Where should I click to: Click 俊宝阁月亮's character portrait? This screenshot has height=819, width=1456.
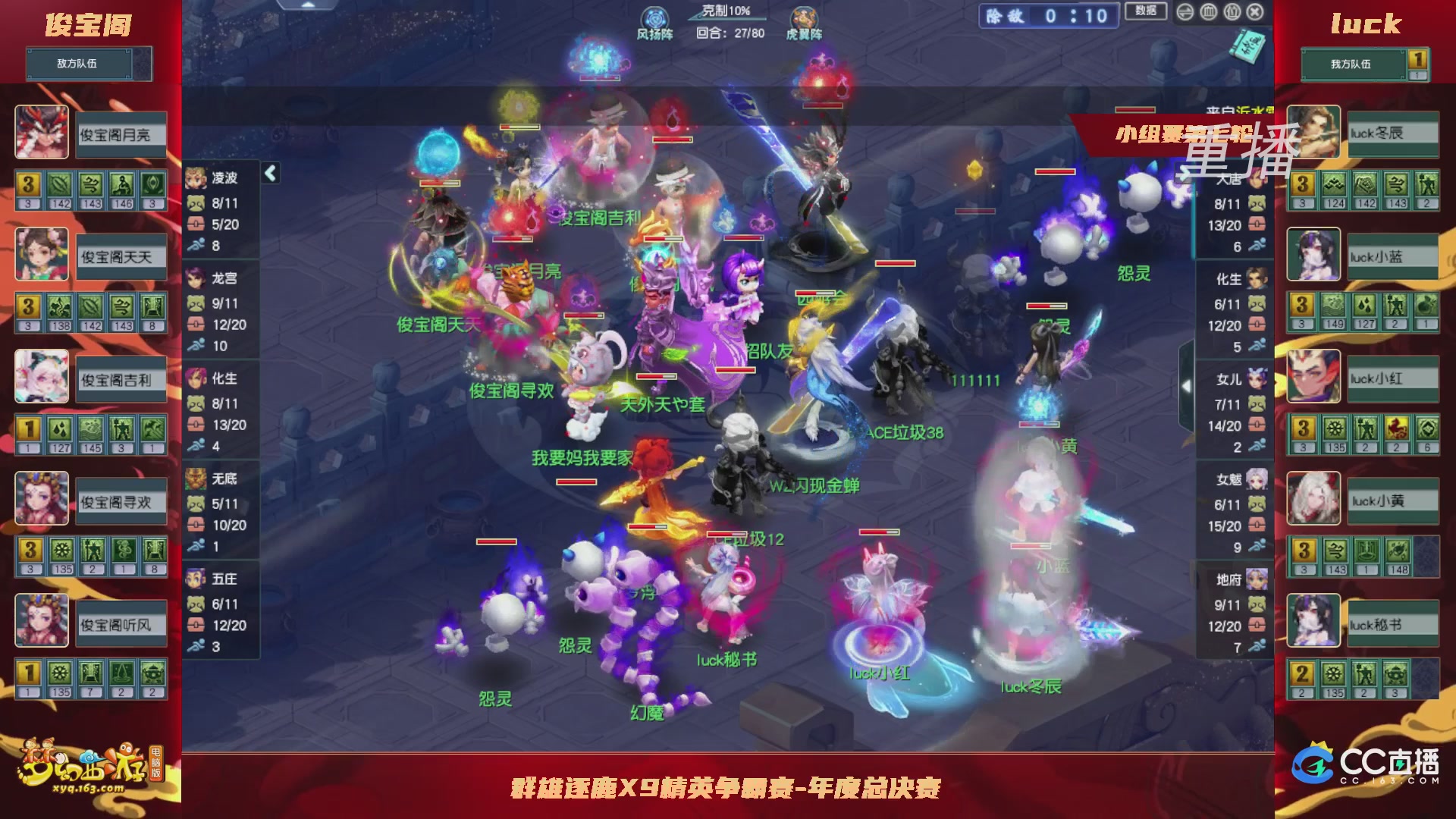click(42, 133)
